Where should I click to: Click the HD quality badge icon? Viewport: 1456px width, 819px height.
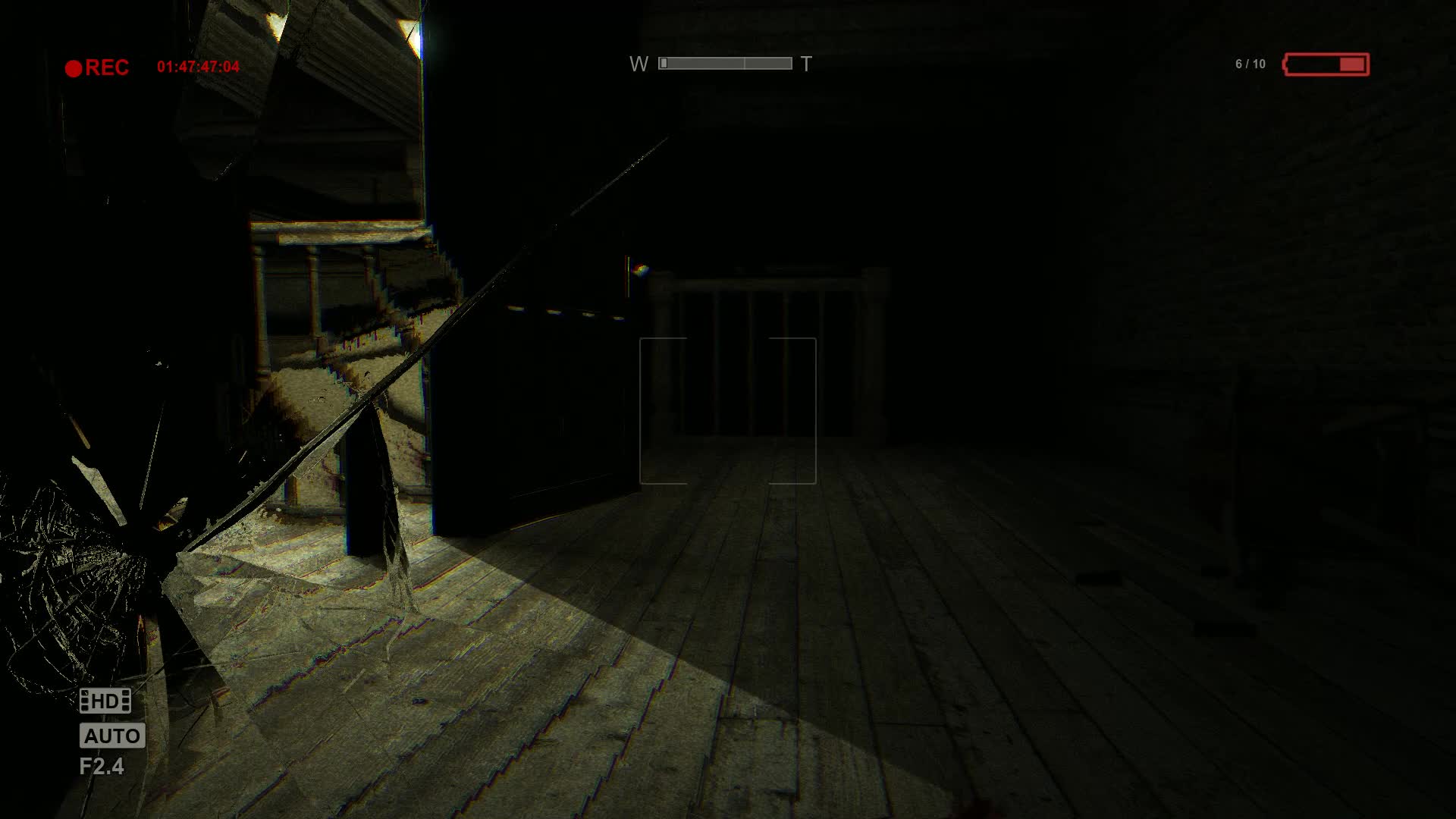(x=107, y=700)
